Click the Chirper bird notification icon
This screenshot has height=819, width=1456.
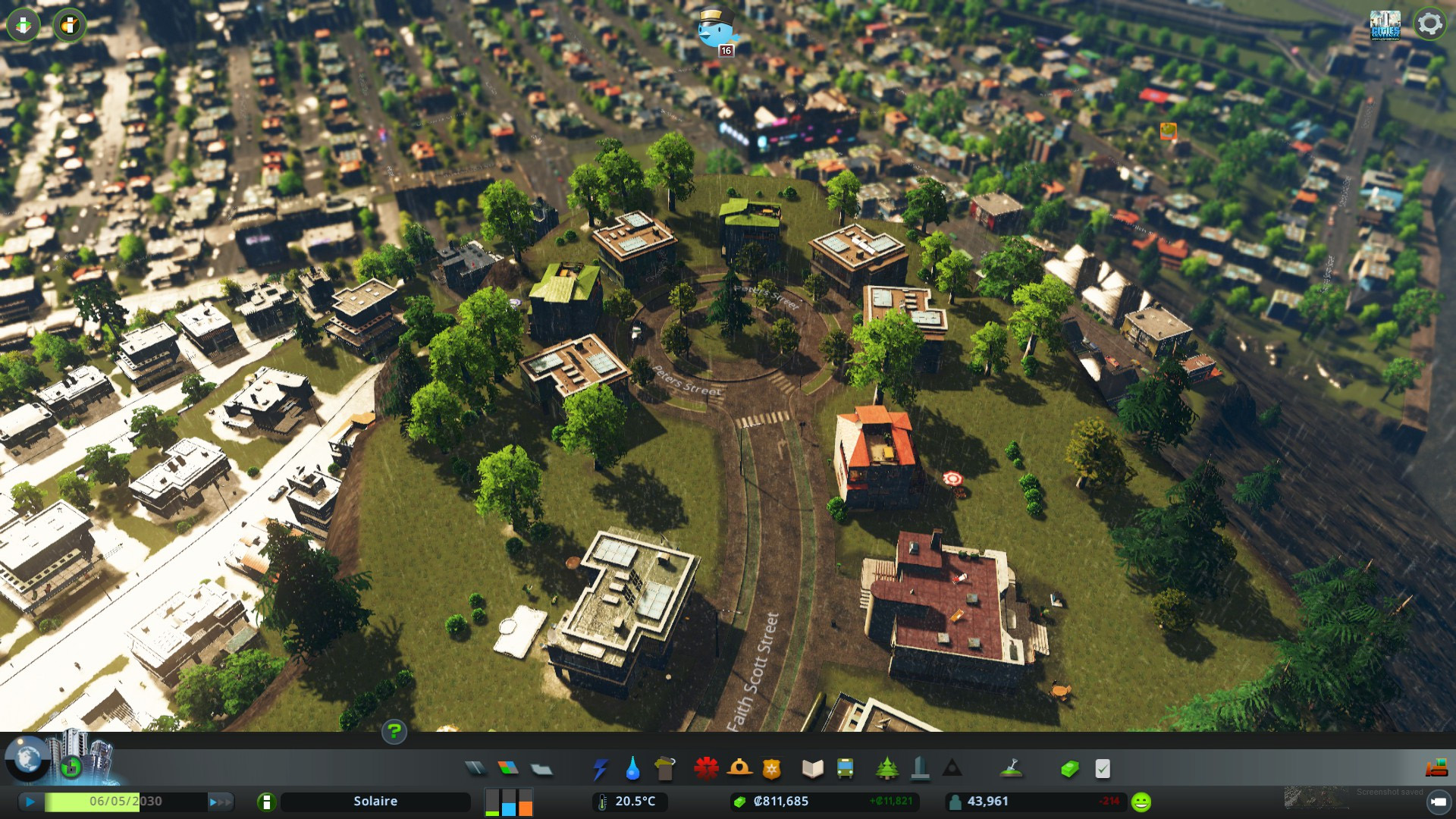point(716,30)
